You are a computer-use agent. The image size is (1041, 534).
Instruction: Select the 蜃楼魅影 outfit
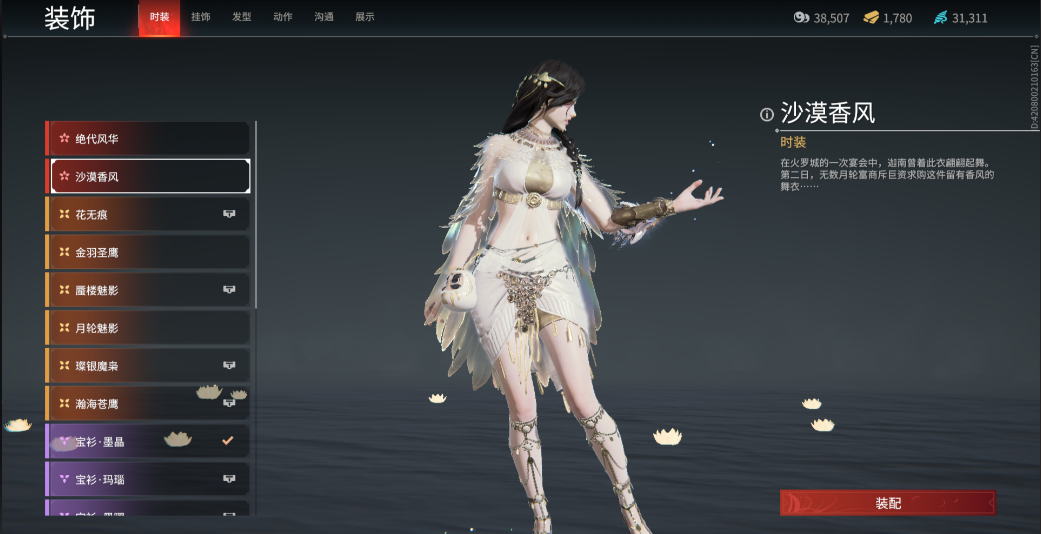click(148, 290)
